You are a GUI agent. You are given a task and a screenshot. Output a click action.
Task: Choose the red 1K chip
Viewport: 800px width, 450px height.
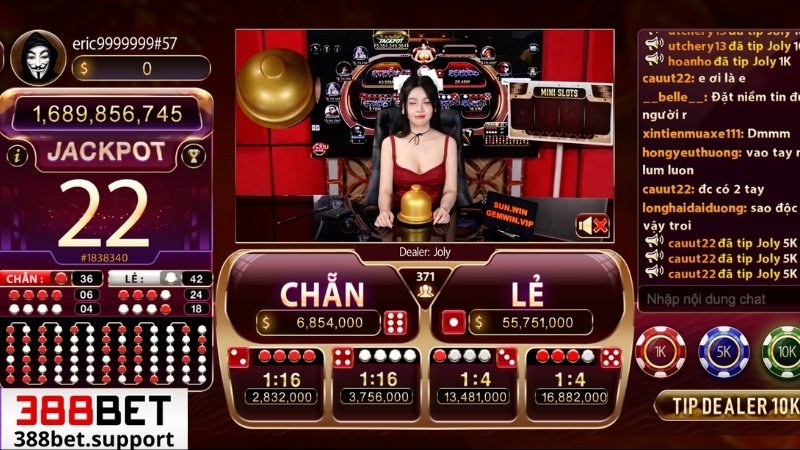click(660, 351)
